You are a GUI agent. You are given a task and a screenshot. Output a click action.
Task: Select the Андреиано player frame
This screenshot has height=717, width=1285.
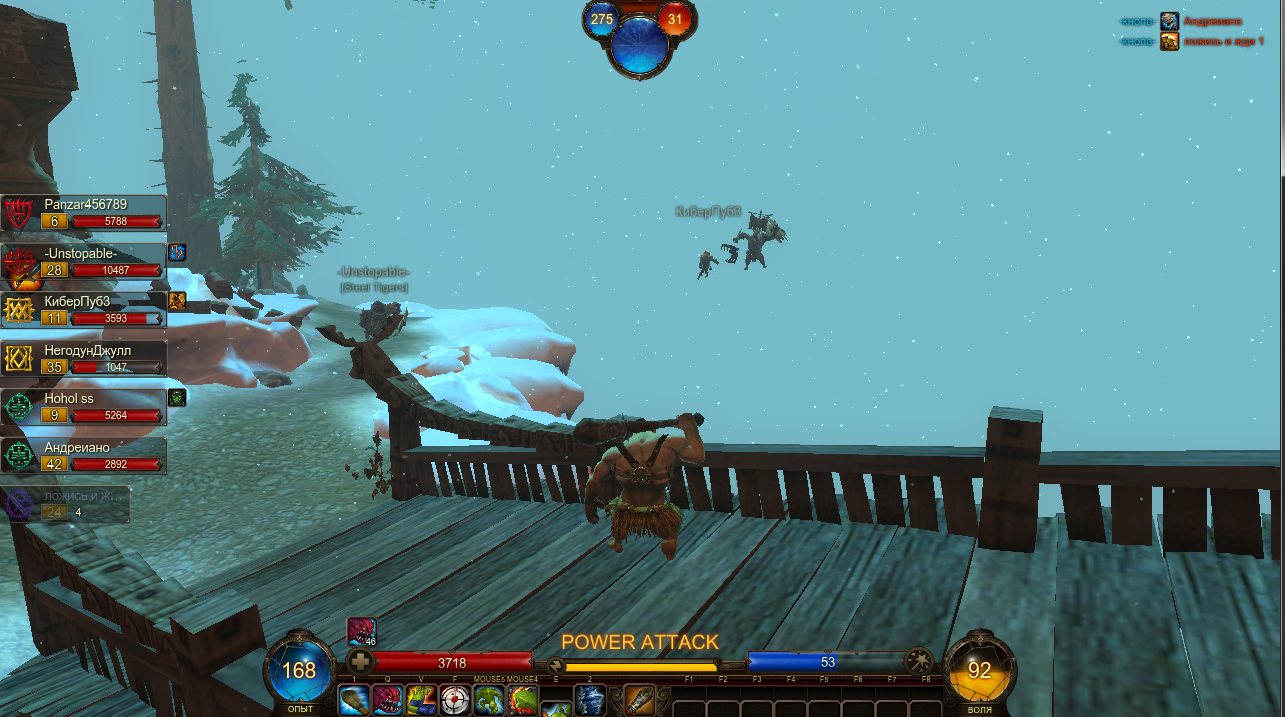pyautogui.click(x=84, y=456)
